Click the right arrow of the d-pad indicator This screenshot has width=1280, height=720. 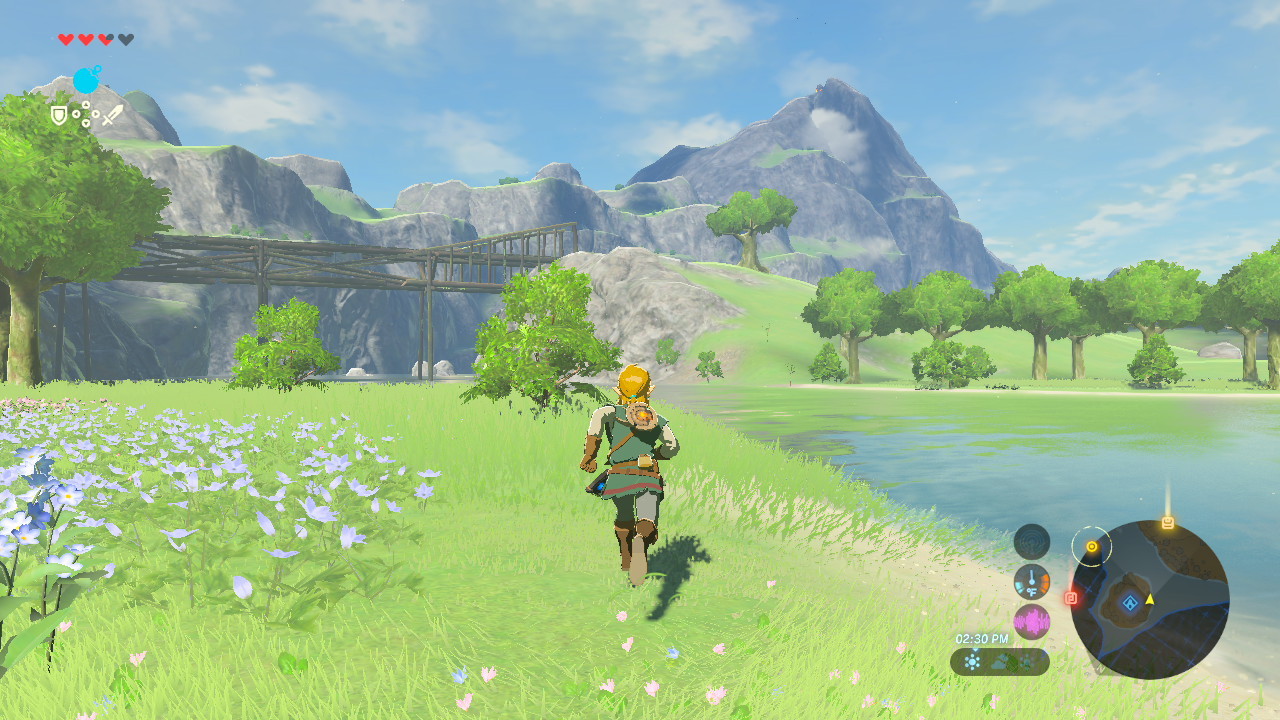pyautogui.click(x=96, y=114)
